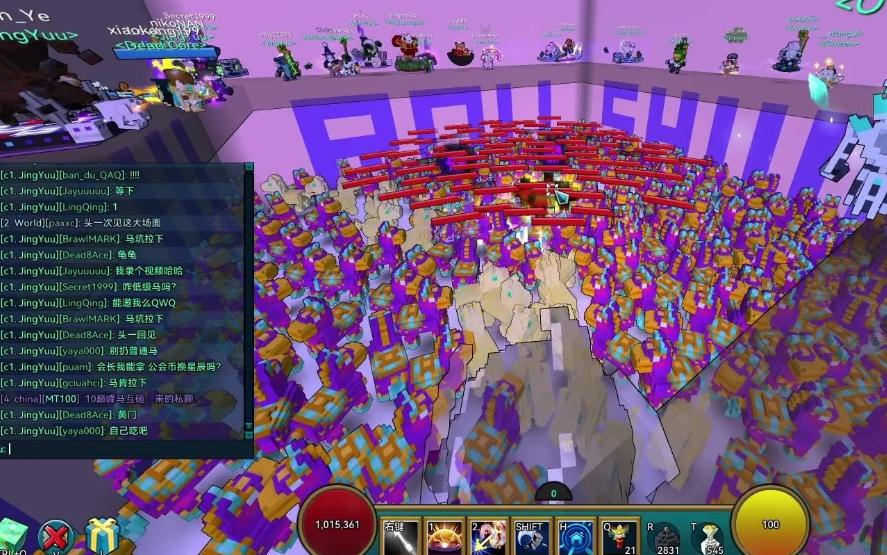Select the flask slot showing 21

(619, 538)
